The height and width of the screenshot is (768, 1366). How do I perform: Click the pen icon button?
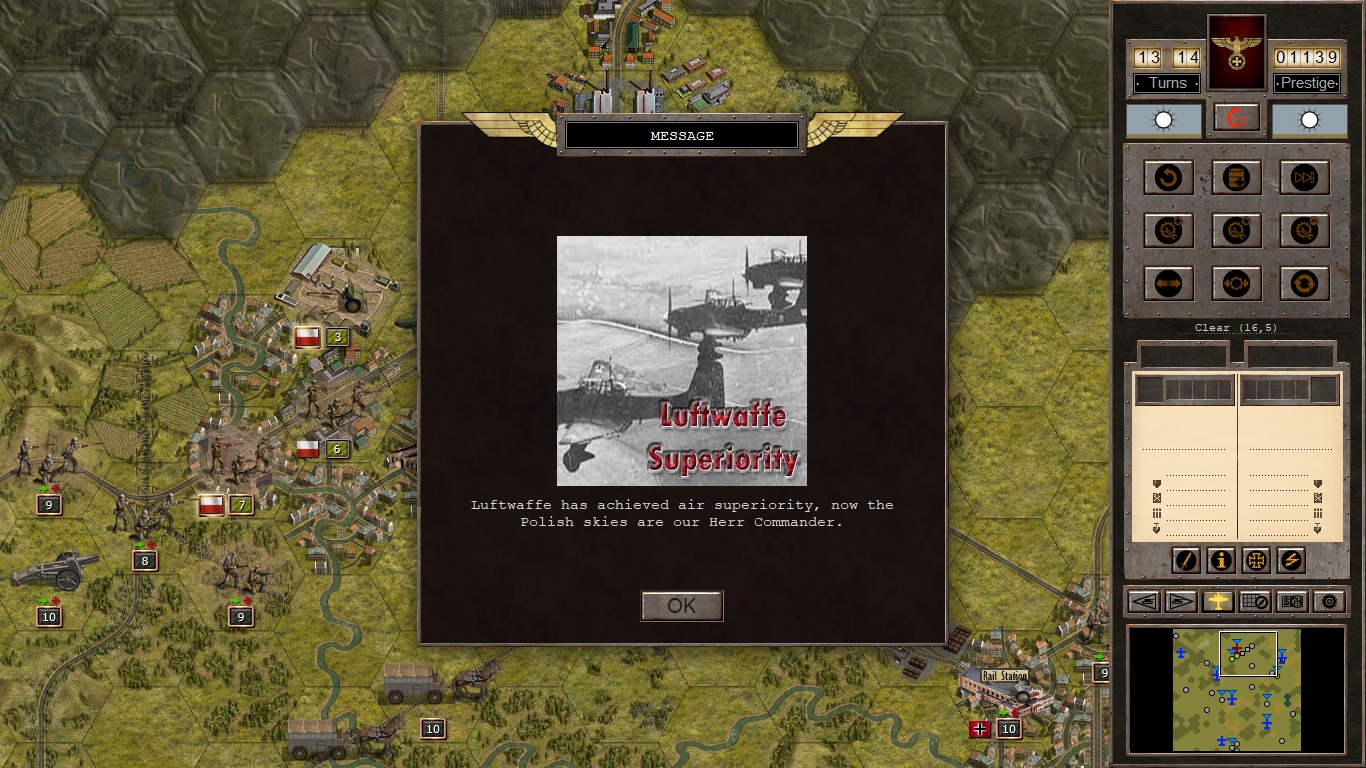tap(1185, 560)
